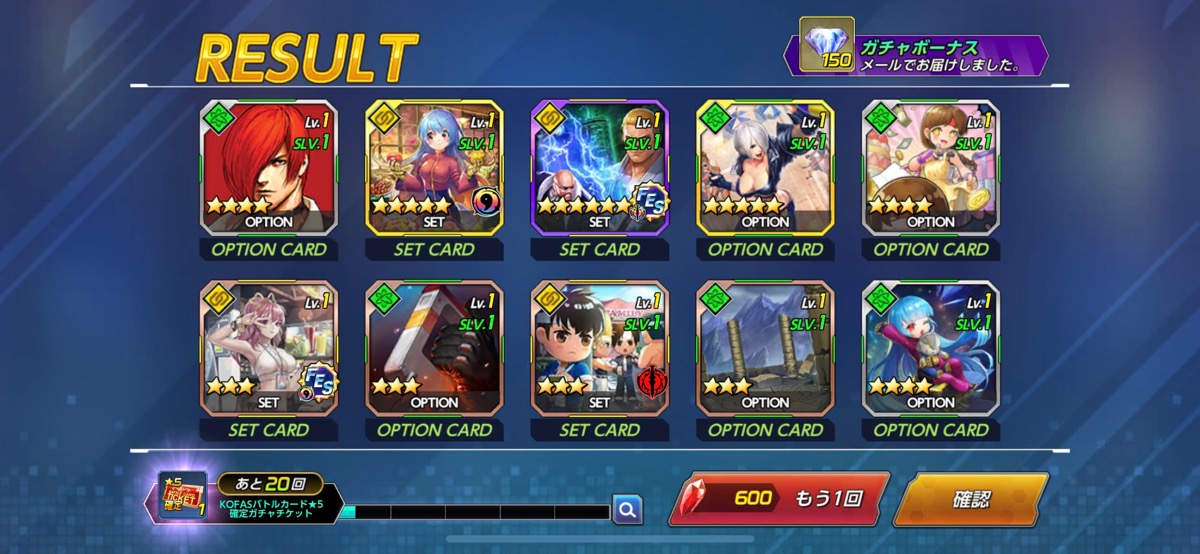This screenshot has width=1200, height=554.
Task: Inspect the lightning FES six-star set card
Action: [600, 168]
